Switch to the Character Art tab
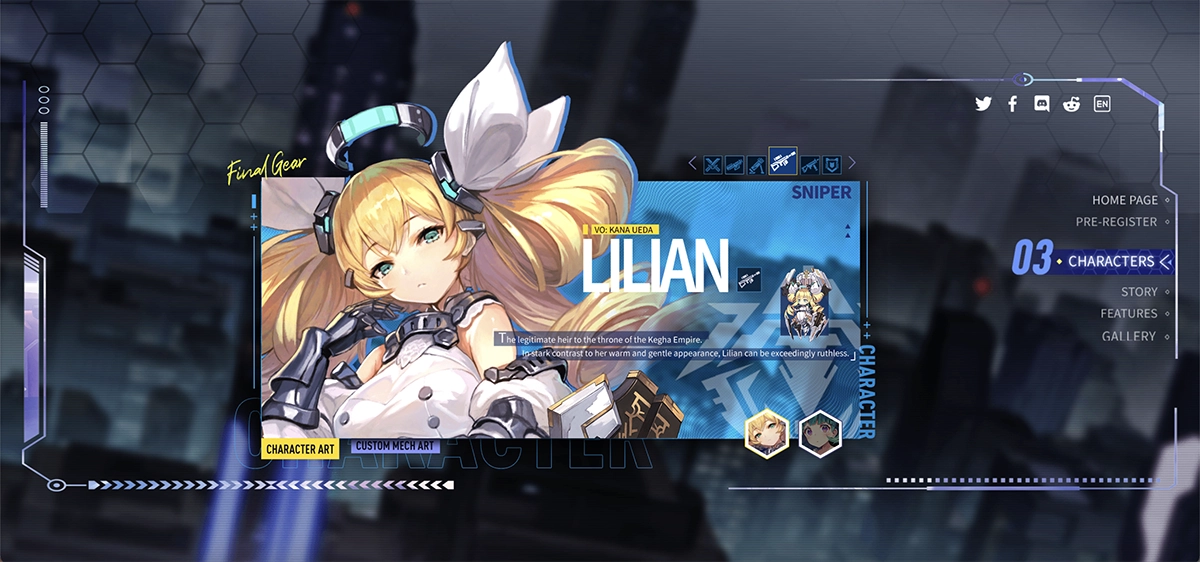1200x562 pixels. click(300, 449)
